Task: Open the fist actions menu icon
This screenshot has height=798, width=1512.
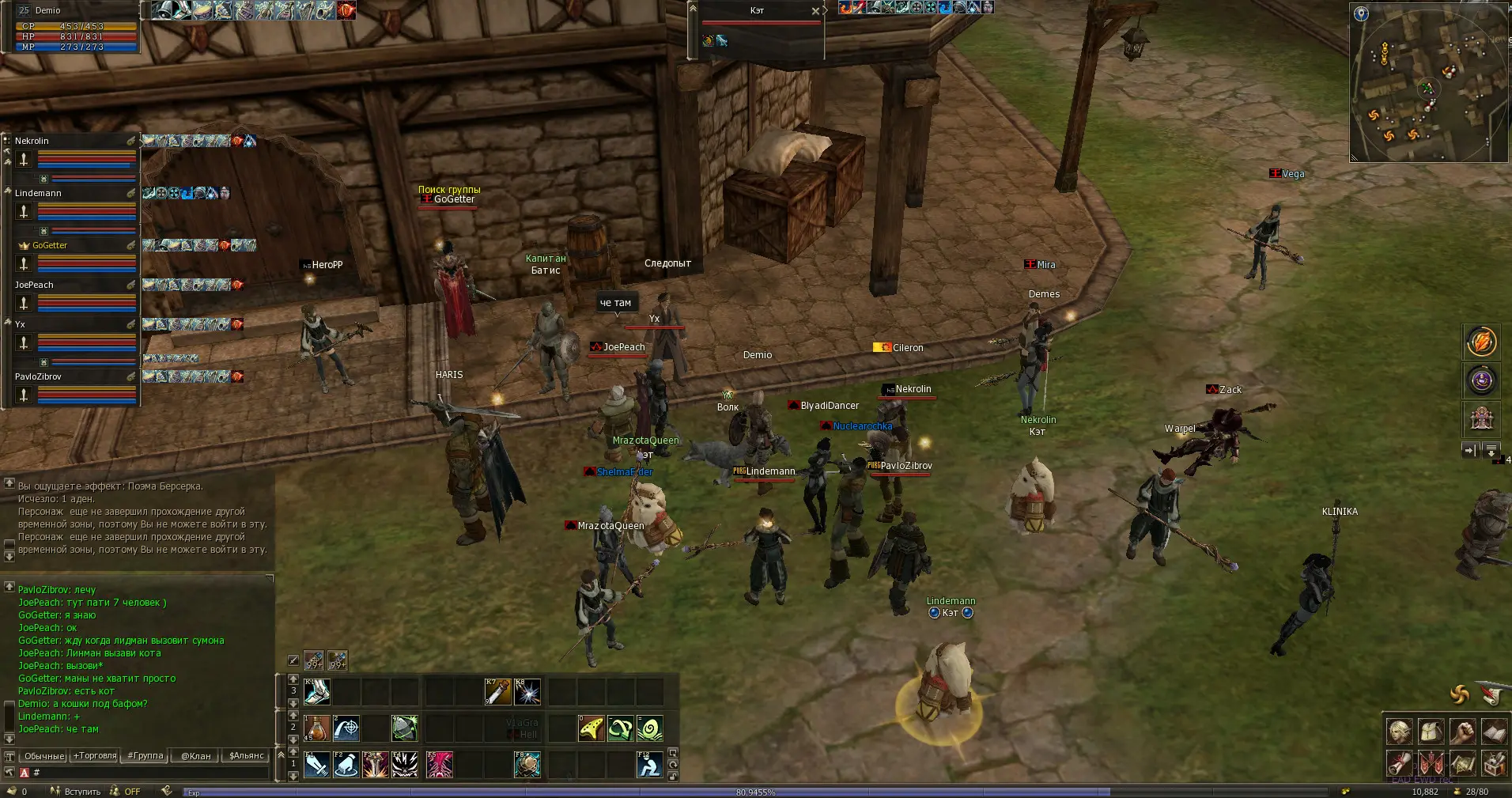Action: click(x=1462, y=732)
